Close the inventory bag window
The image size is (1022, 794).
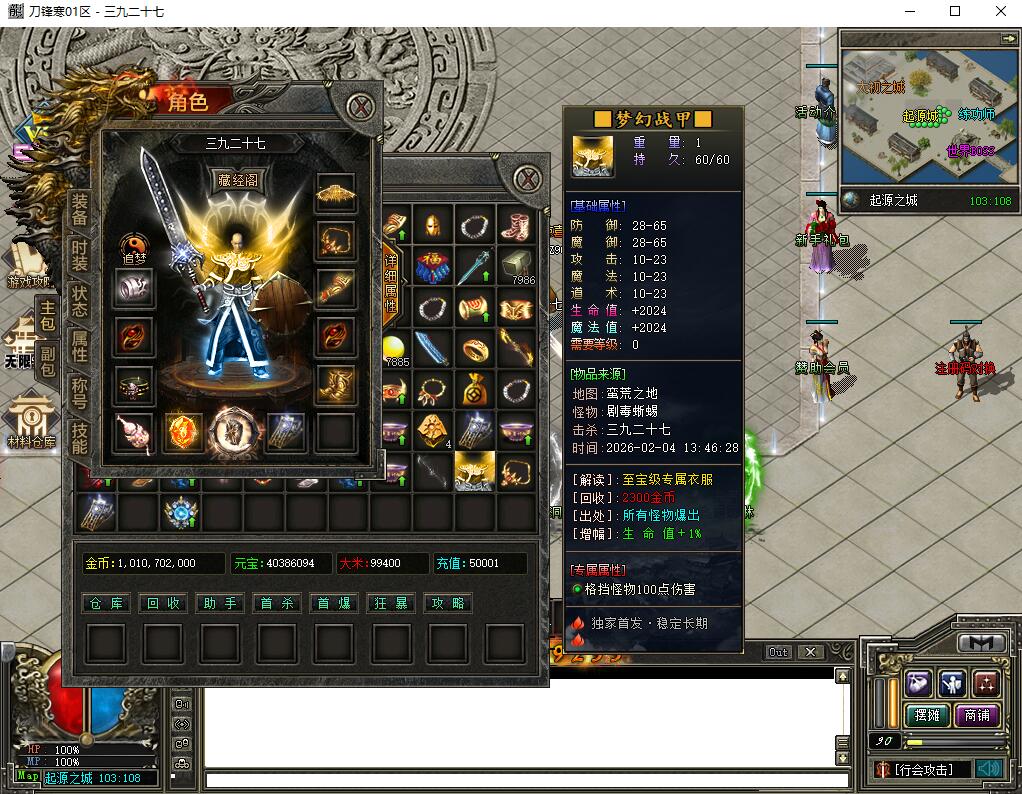(527, 178)
